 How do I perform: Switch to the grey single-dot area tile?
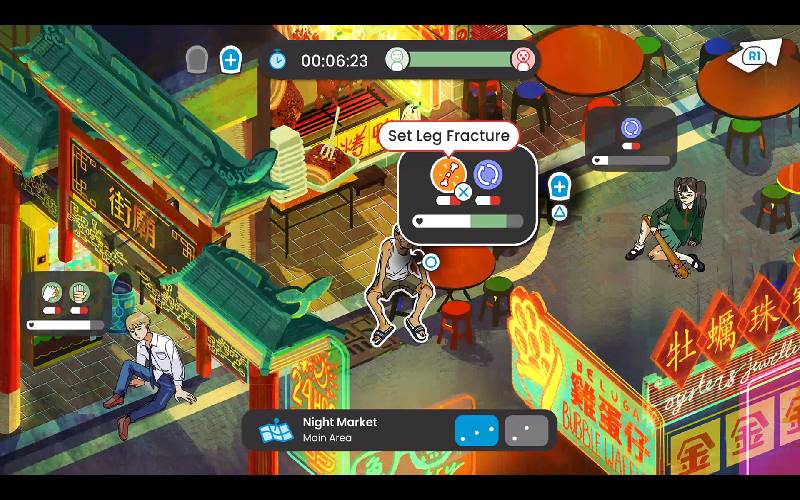coord(527,430)
